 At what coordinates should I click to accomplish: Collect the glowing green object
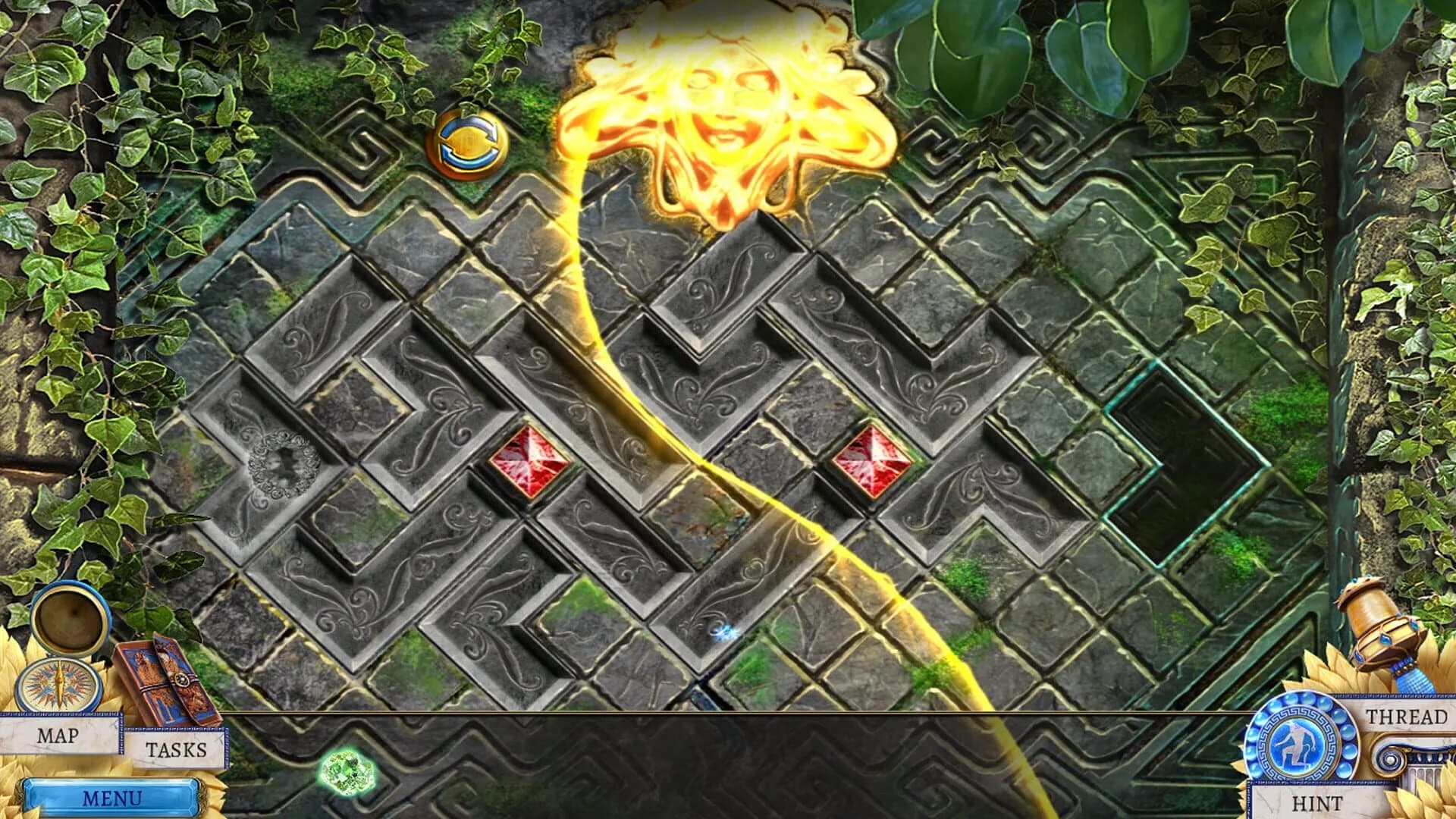[345, 770]
